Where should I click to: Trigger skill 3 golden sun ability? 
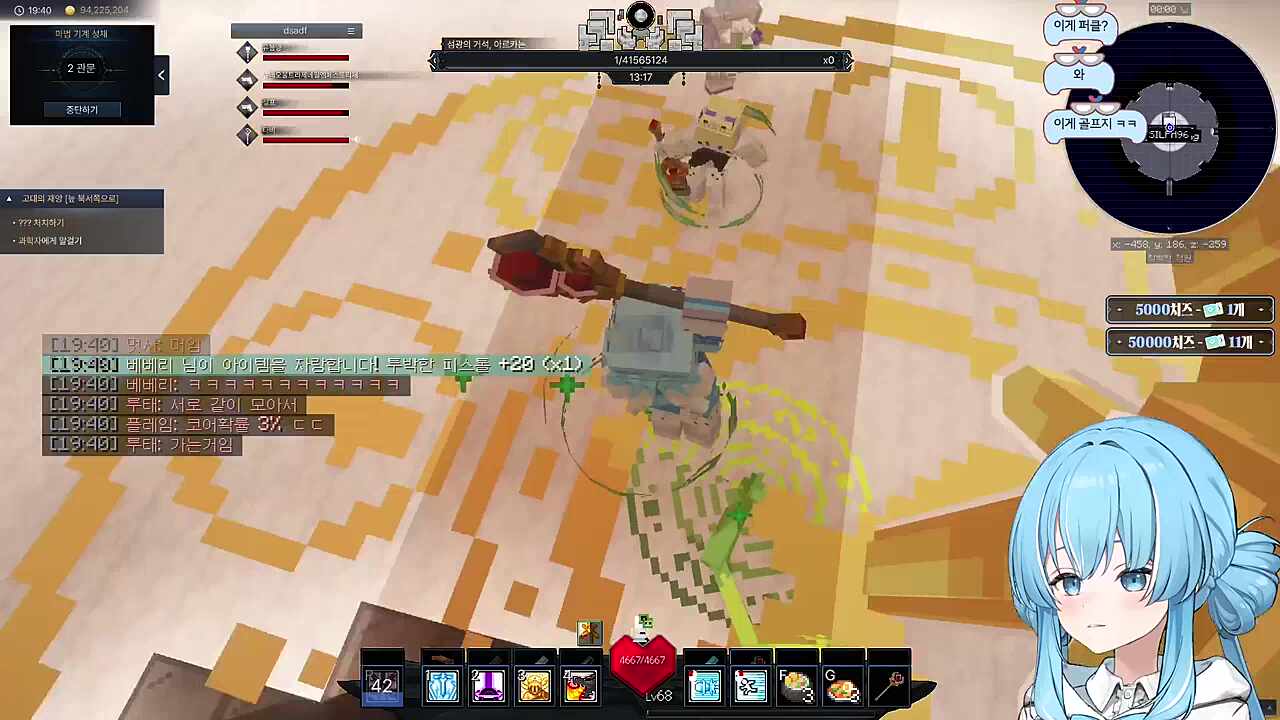[x=534, y=685]
